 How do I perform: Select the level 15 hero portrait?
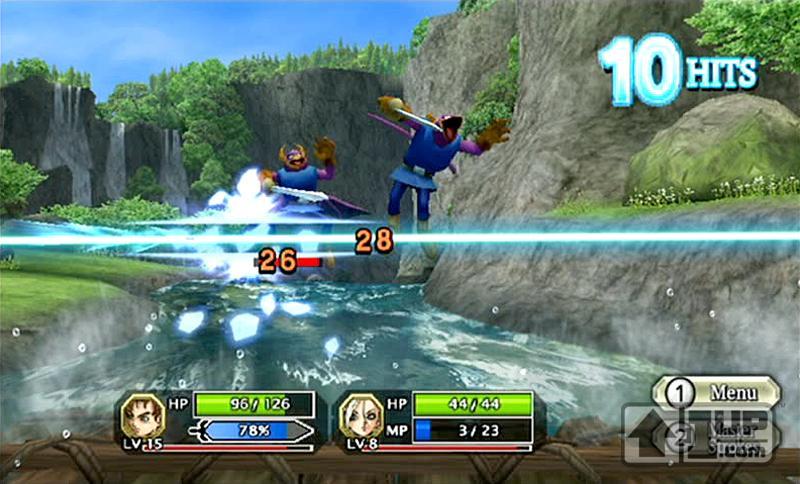pyautogui.click(x=143, y=414)
